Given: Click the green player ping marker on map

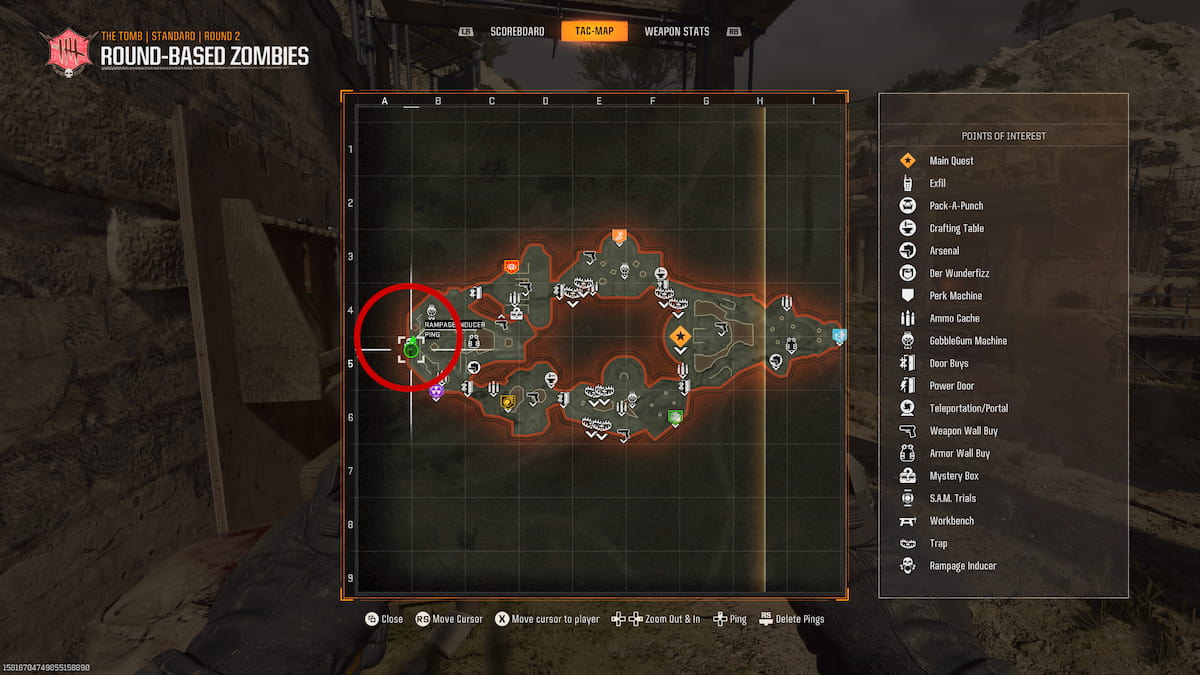Looking at the screenshot, I should (x=410, y=348).
